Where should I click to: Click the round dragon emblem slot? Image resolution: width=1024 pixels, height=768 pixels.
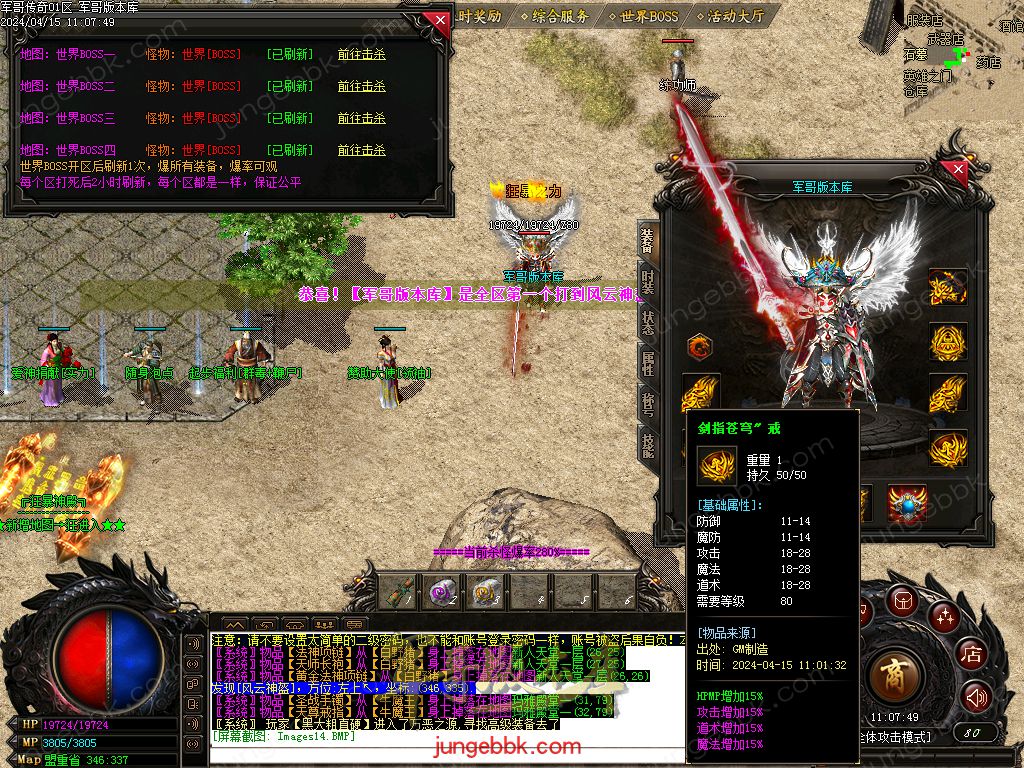coord(700,348)
